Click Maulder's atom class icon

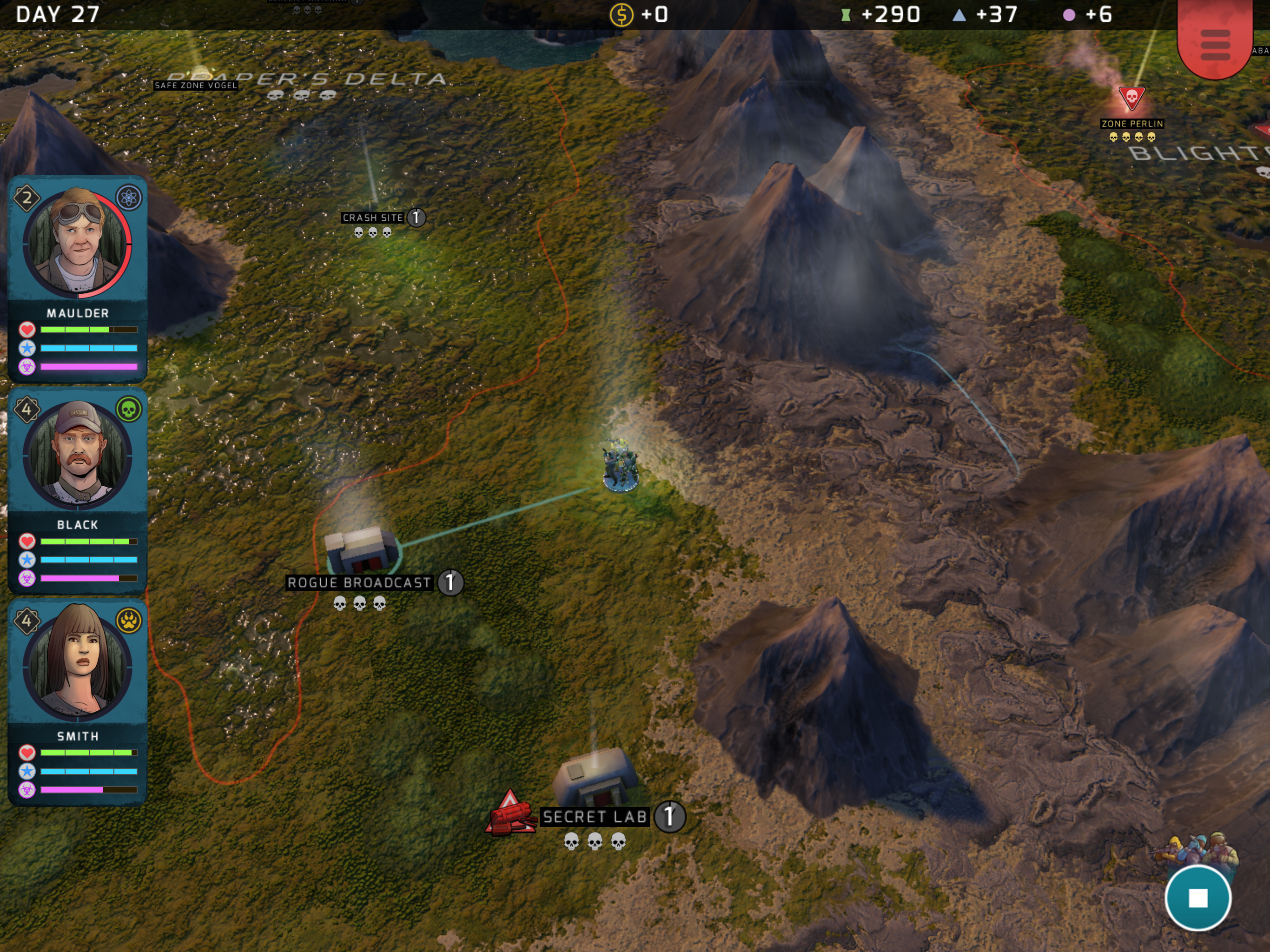[129, 198]
